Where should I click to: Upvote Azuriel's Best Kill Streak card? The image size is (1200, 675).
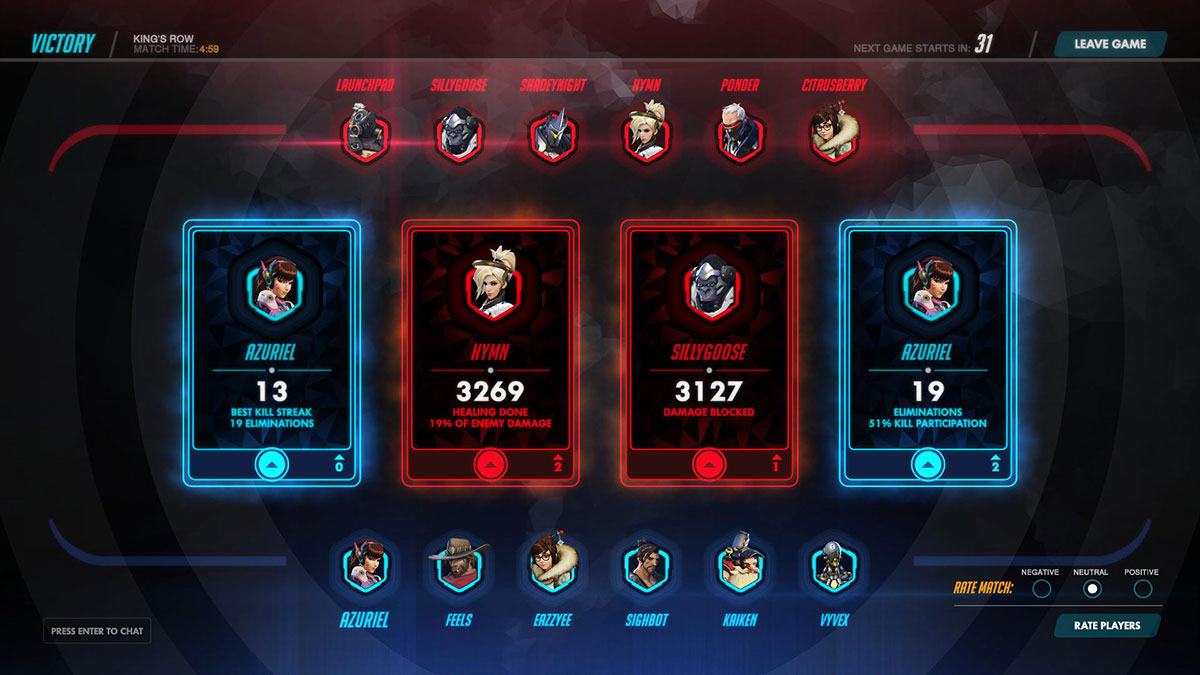click(x=272, y=464)
